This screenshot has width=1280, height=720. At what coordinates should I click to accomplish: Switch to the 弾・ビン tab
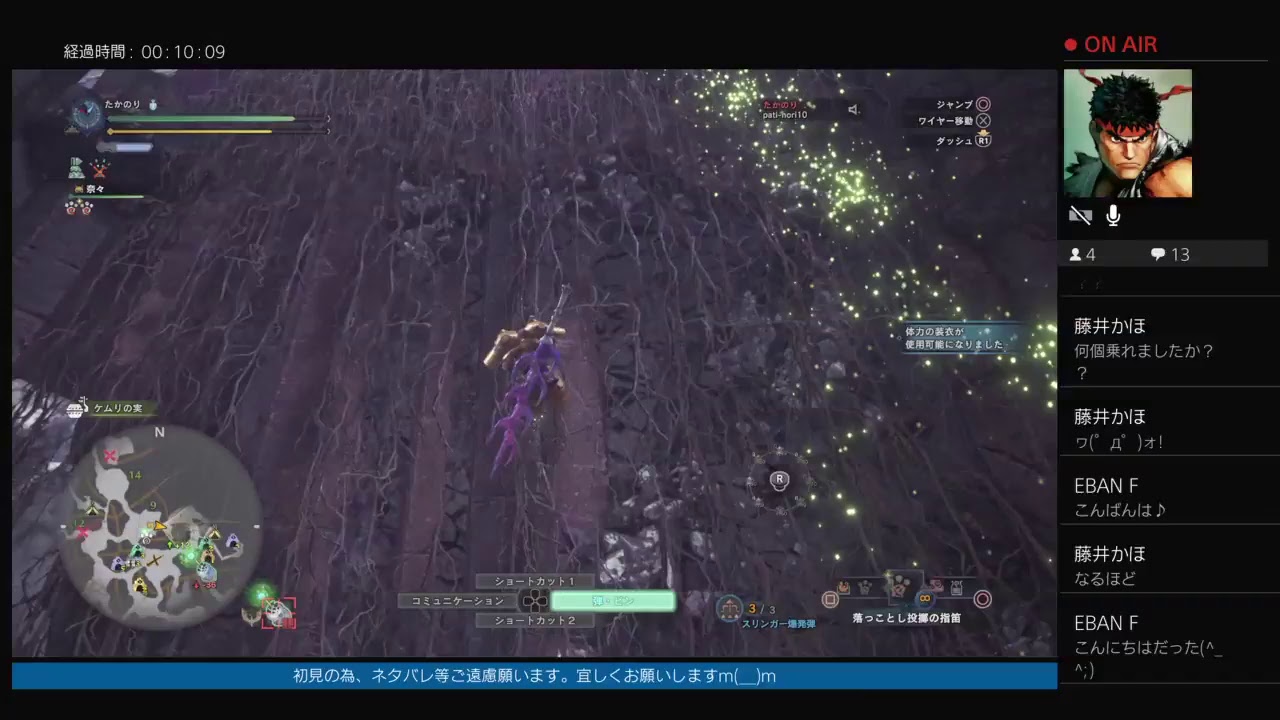(x=612, y=601)
